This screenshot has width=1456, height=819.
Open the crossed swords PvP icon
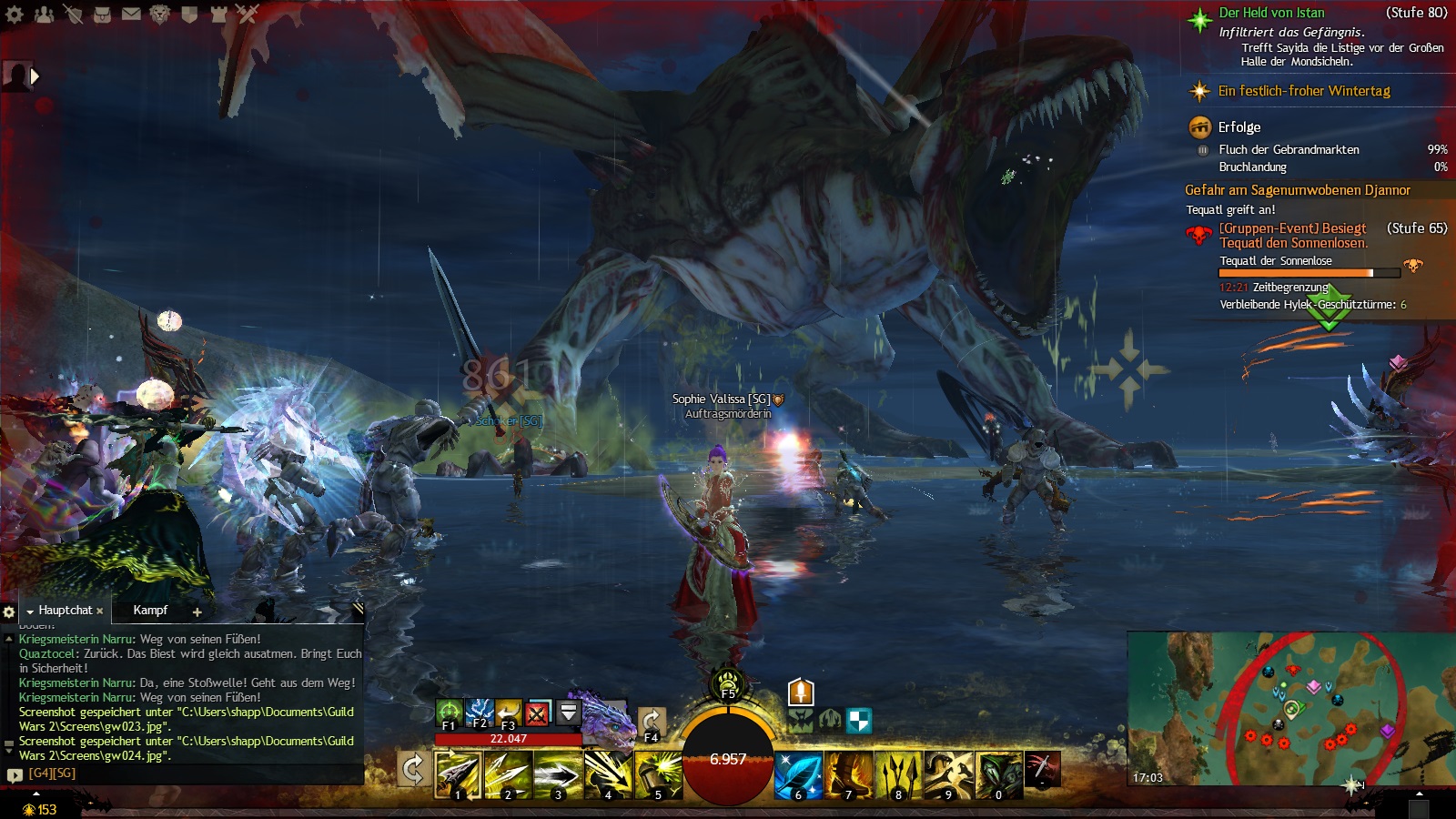click(248, 14)
